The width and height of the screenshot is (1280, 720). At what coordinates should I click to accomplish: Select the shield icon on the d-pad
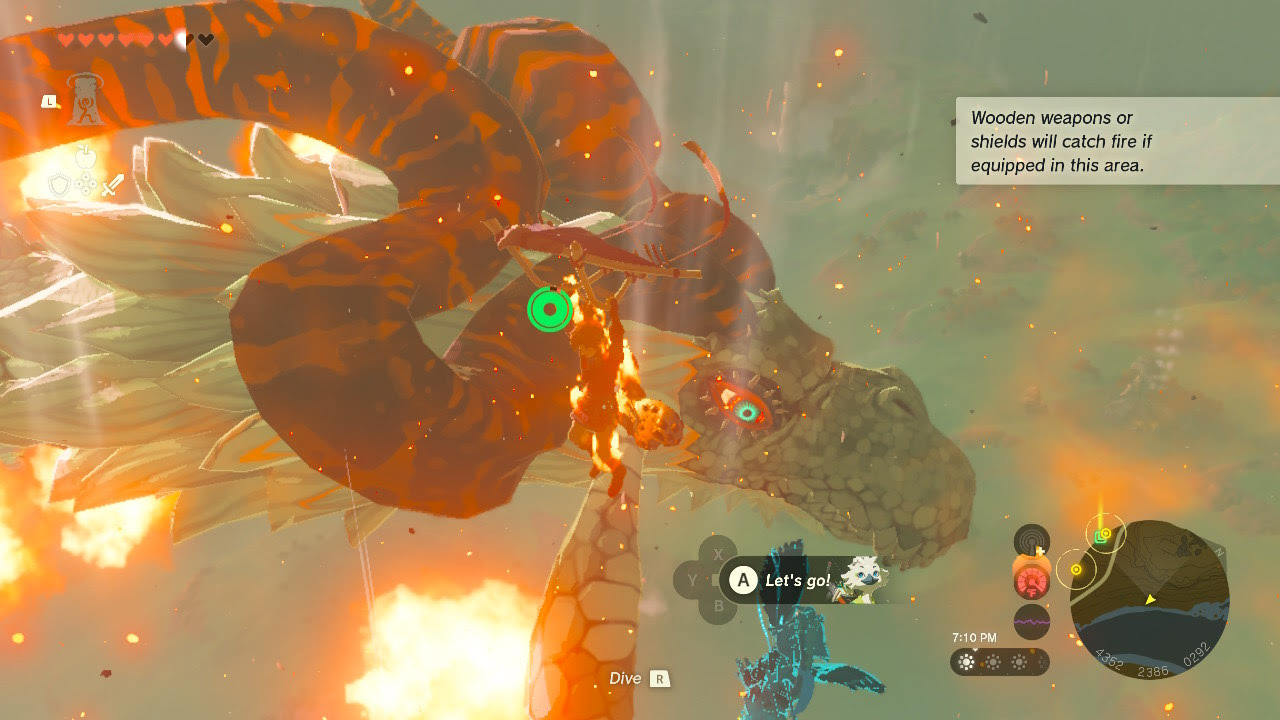click(60, 184)
